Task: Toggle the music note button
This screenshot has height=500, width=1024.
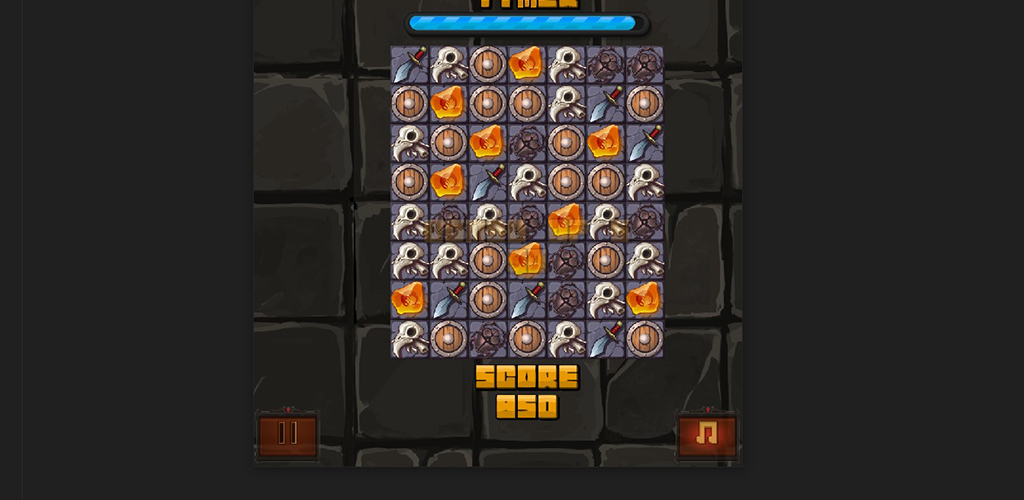Action: click(707, 435)
